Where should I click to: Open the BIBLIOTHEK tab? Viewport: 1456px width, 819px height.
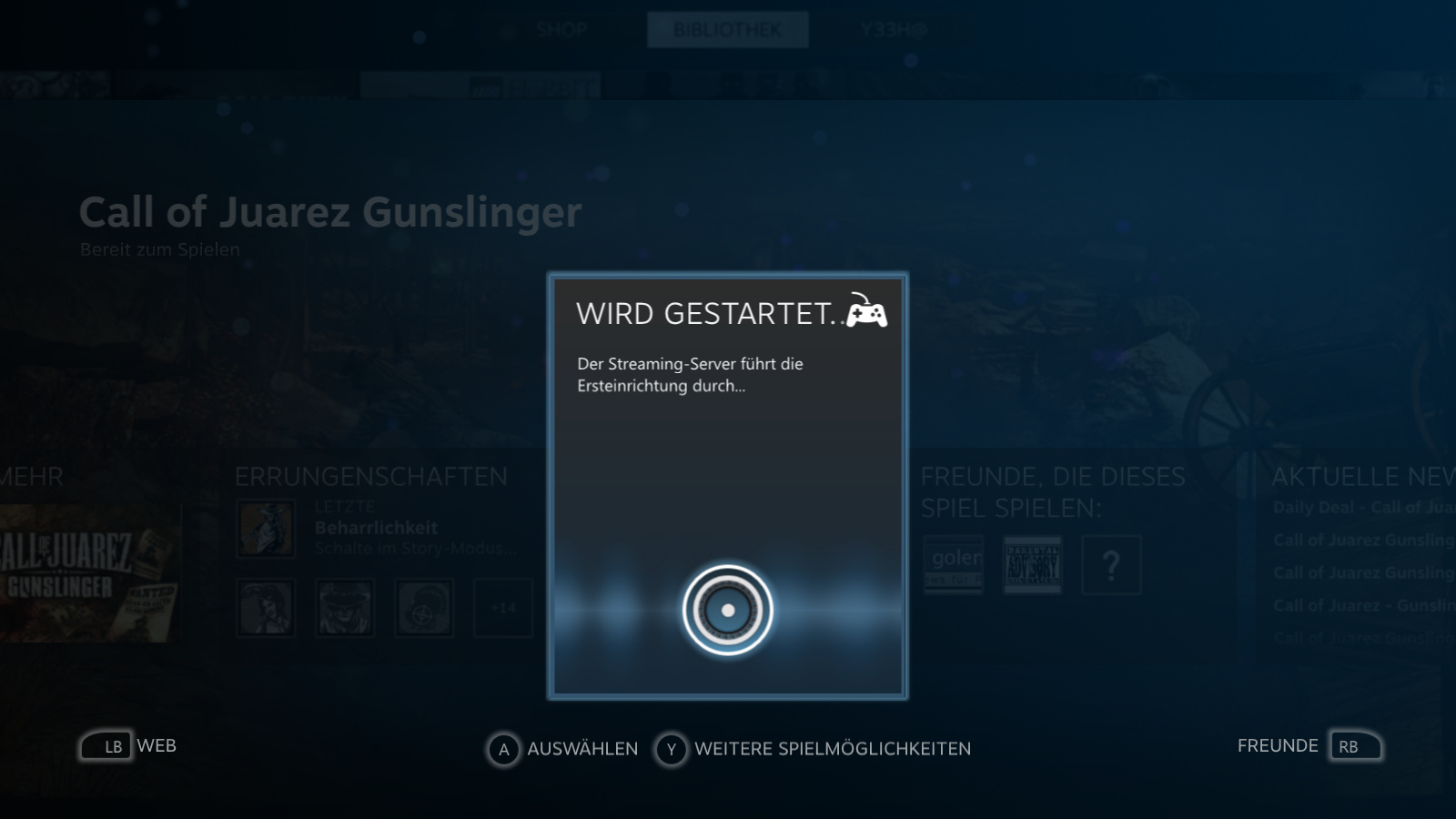click(x=727, y=28)
